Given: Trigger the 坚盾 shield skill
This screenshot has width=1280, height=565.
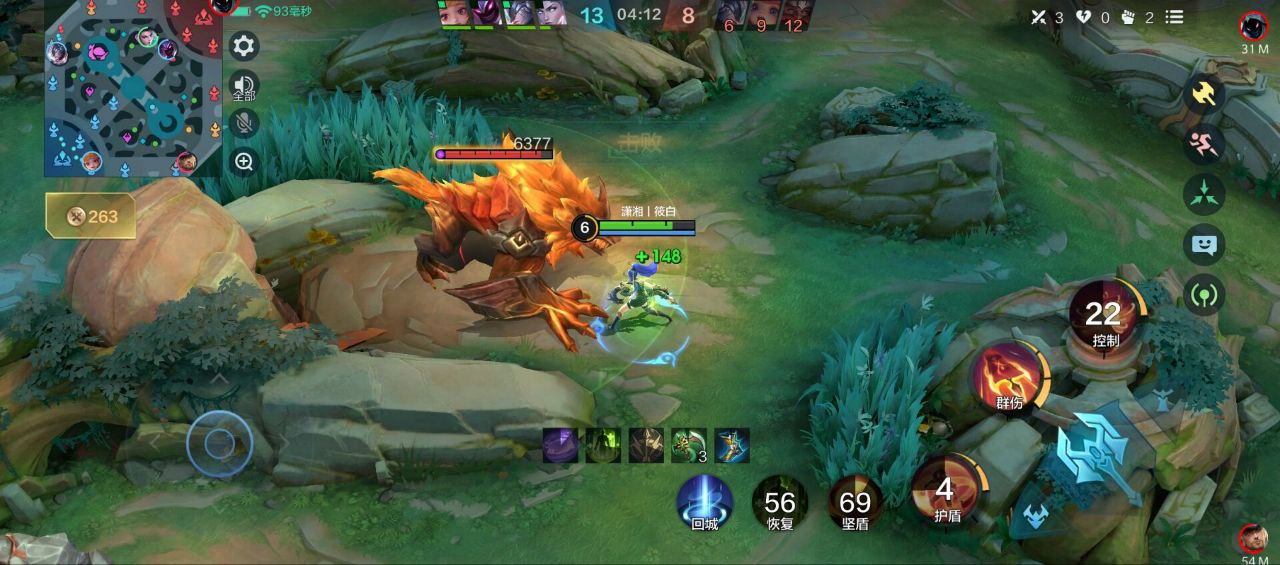Looking at the screenshot, I should 855,502.
